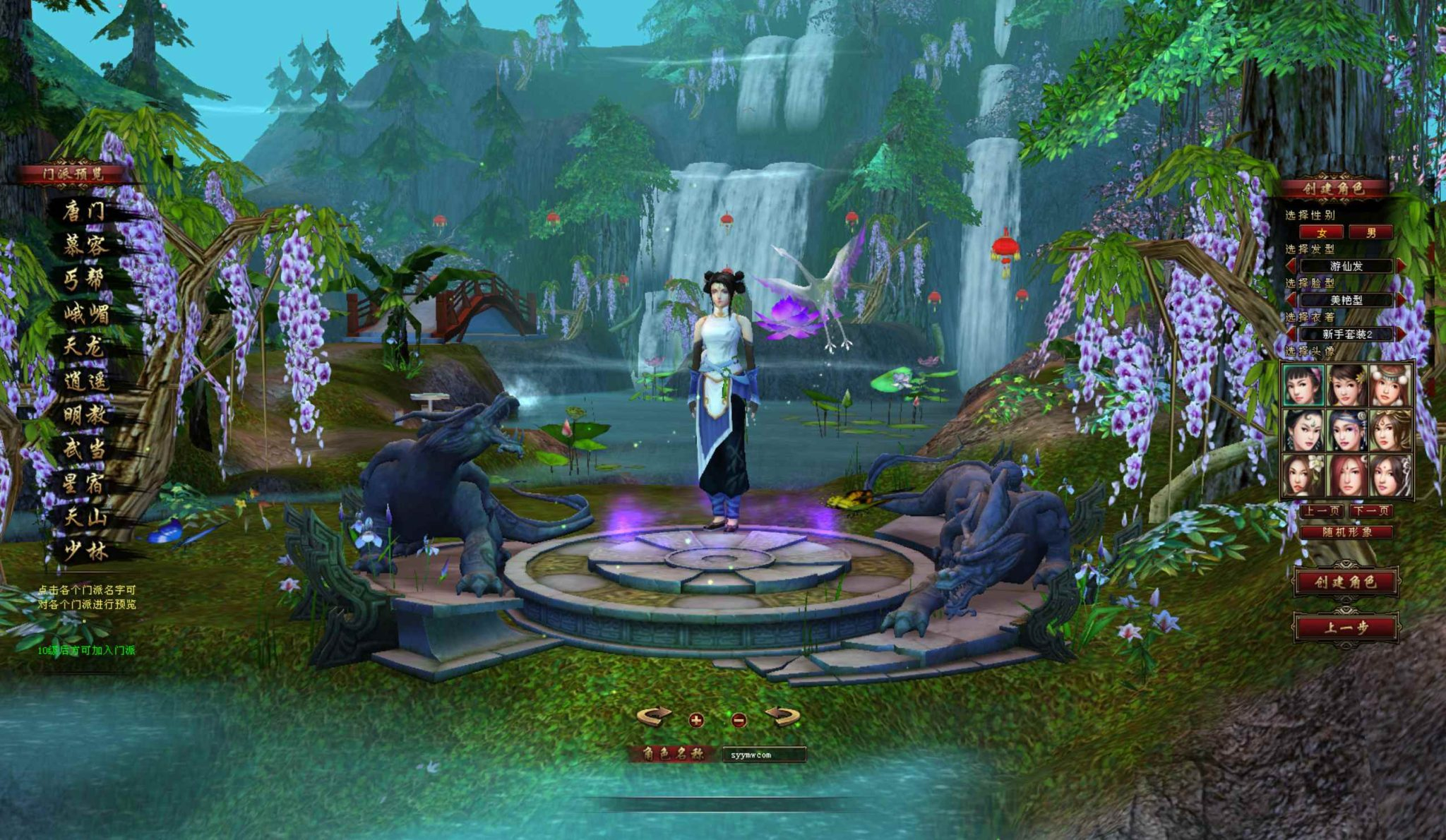Open the next avatar page with 下一页
This screenshot has width=1446, height=840.
1370,510
